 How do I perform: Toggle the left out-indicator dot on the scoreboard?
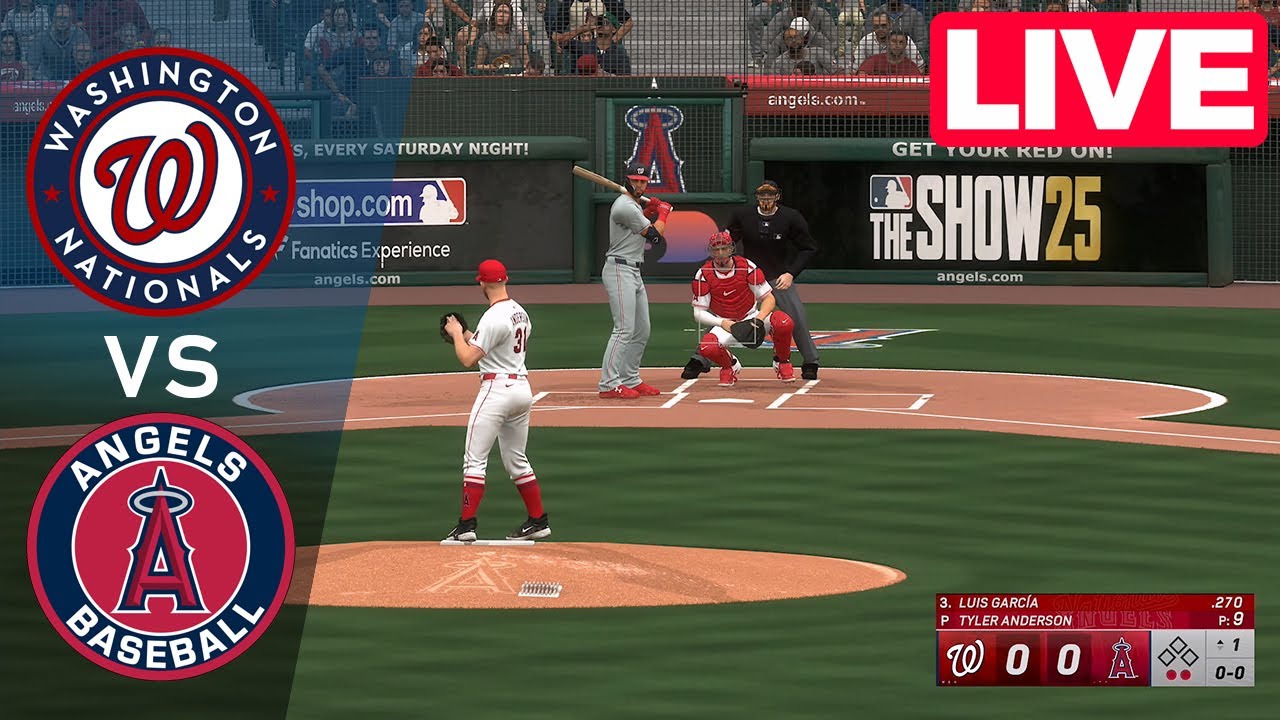(1170, 673)
